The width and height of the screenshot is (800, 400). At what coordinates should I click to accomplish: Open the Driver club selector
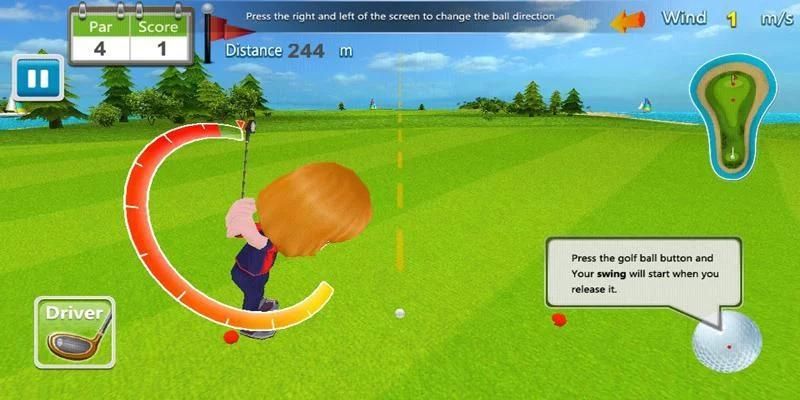click(75, 331)
